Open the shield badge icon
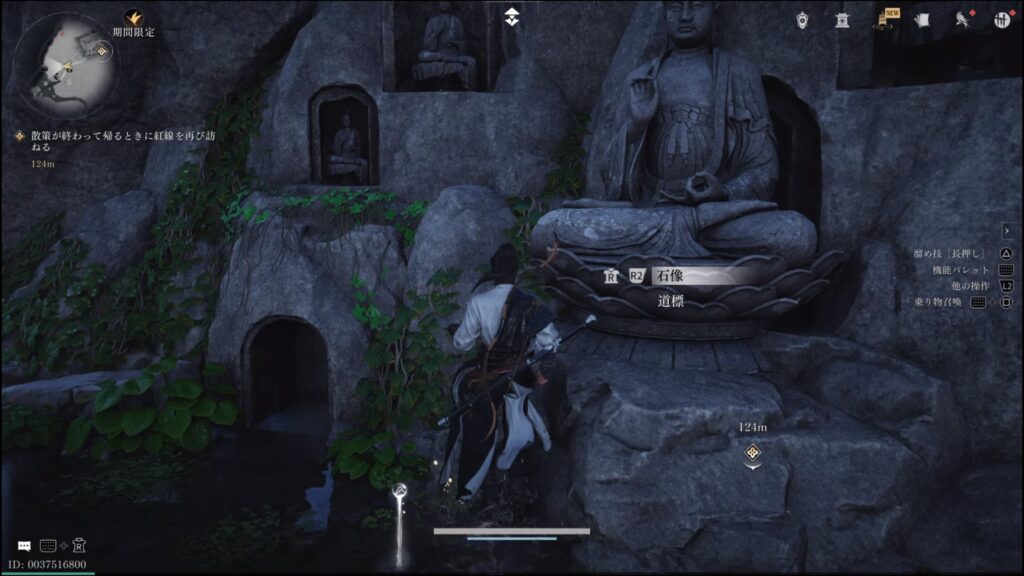 803,19
